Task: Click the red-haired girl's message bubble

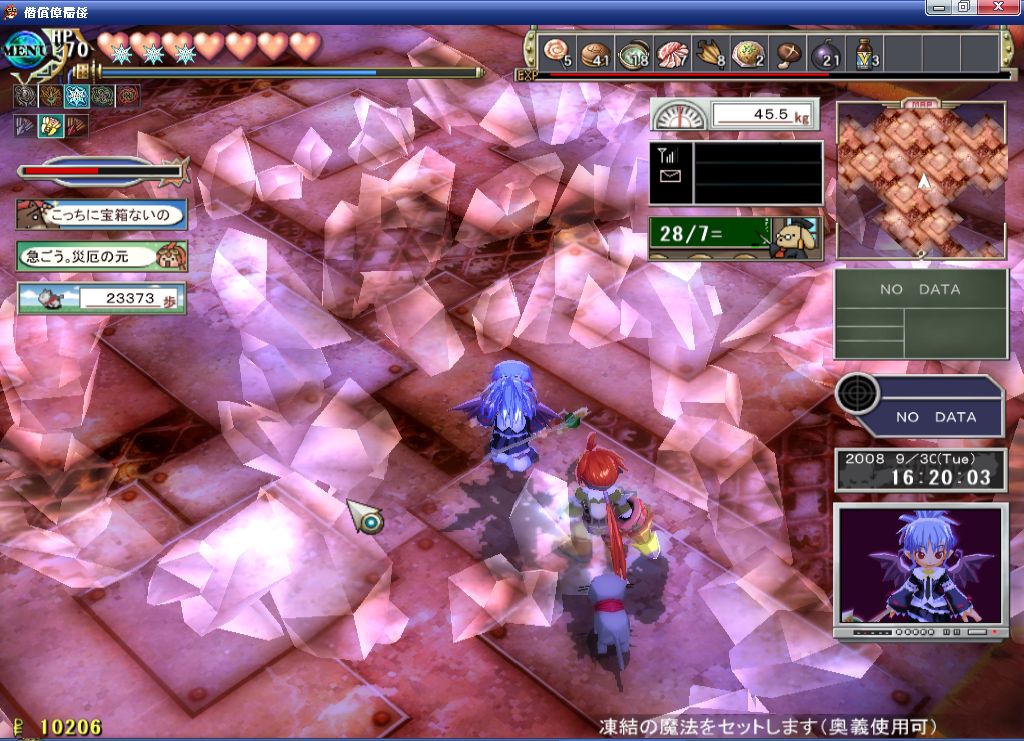Action: [101, 256]
